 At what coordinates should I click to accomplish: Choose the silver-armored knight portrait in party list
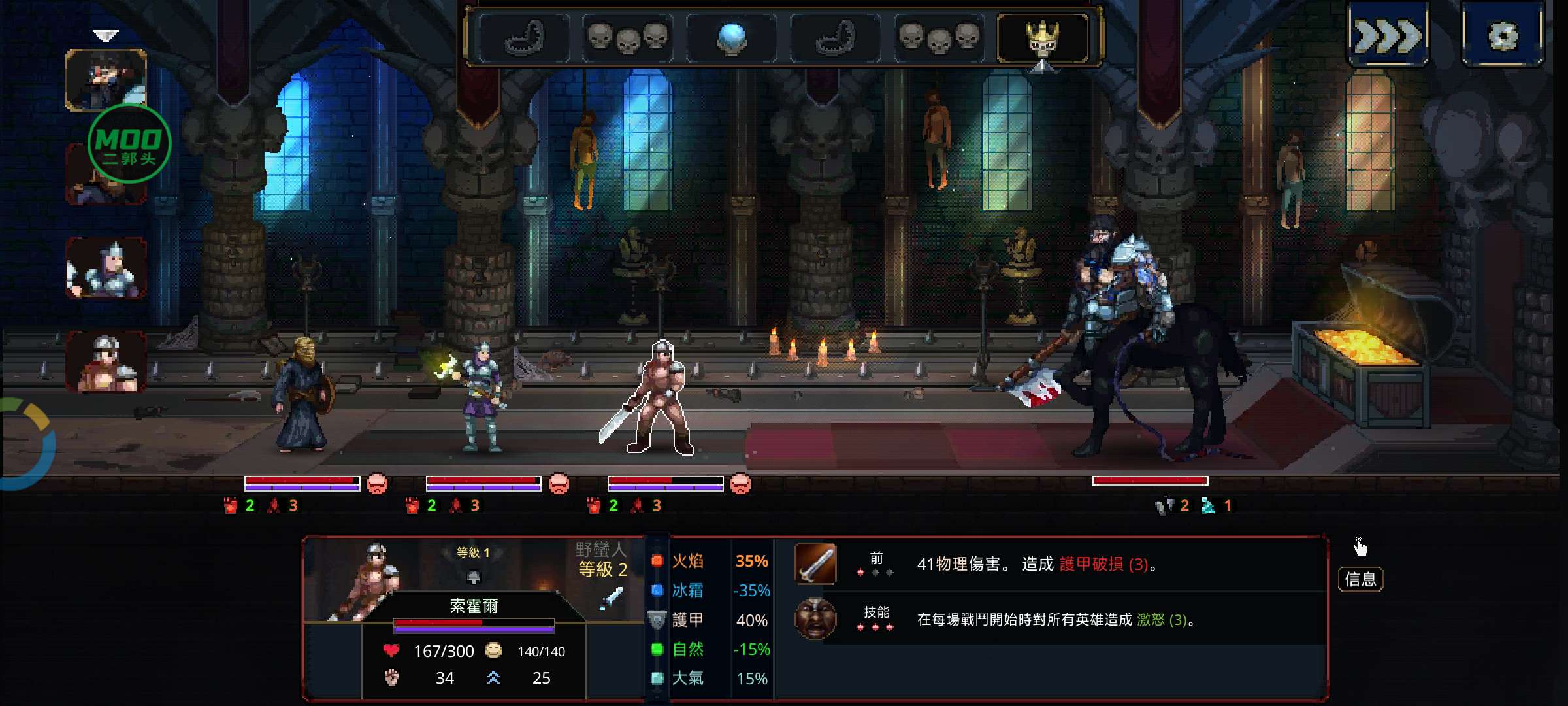[106, 268]
